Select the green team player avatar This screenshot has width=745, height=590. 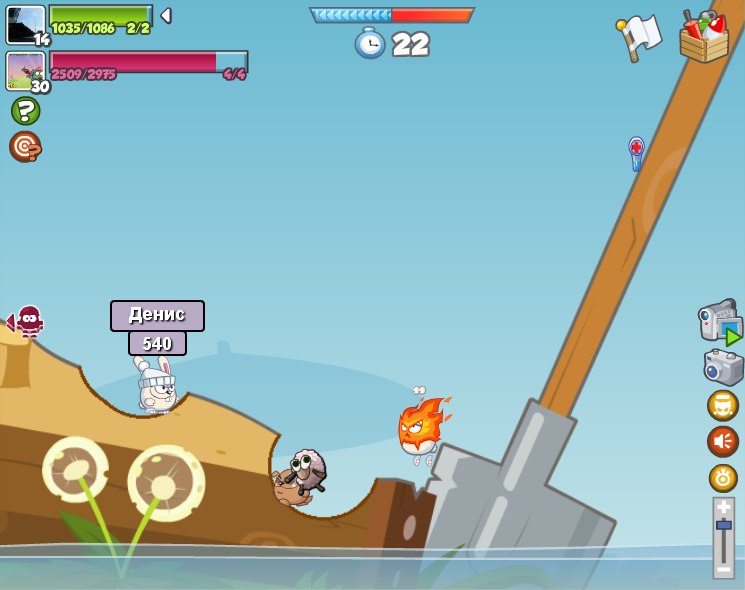(x=25, y=24)
